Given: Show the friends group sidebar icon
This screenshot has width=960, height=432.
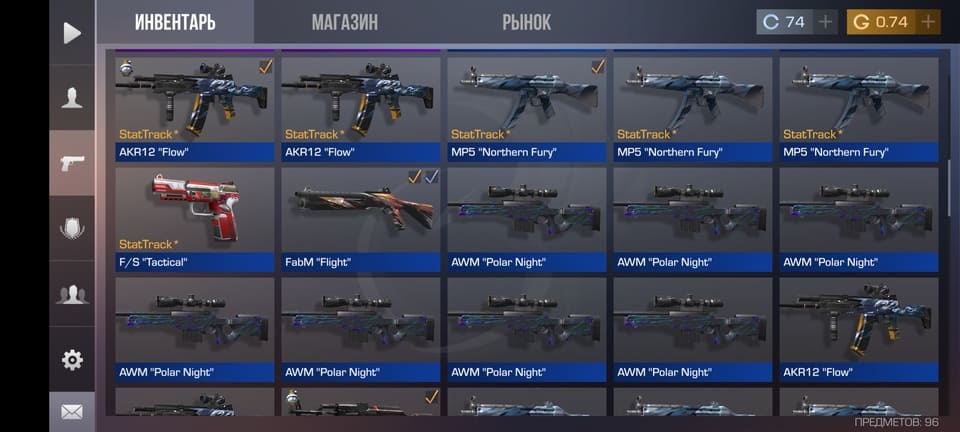Looking at the screenshot, I should click(72, 294).
